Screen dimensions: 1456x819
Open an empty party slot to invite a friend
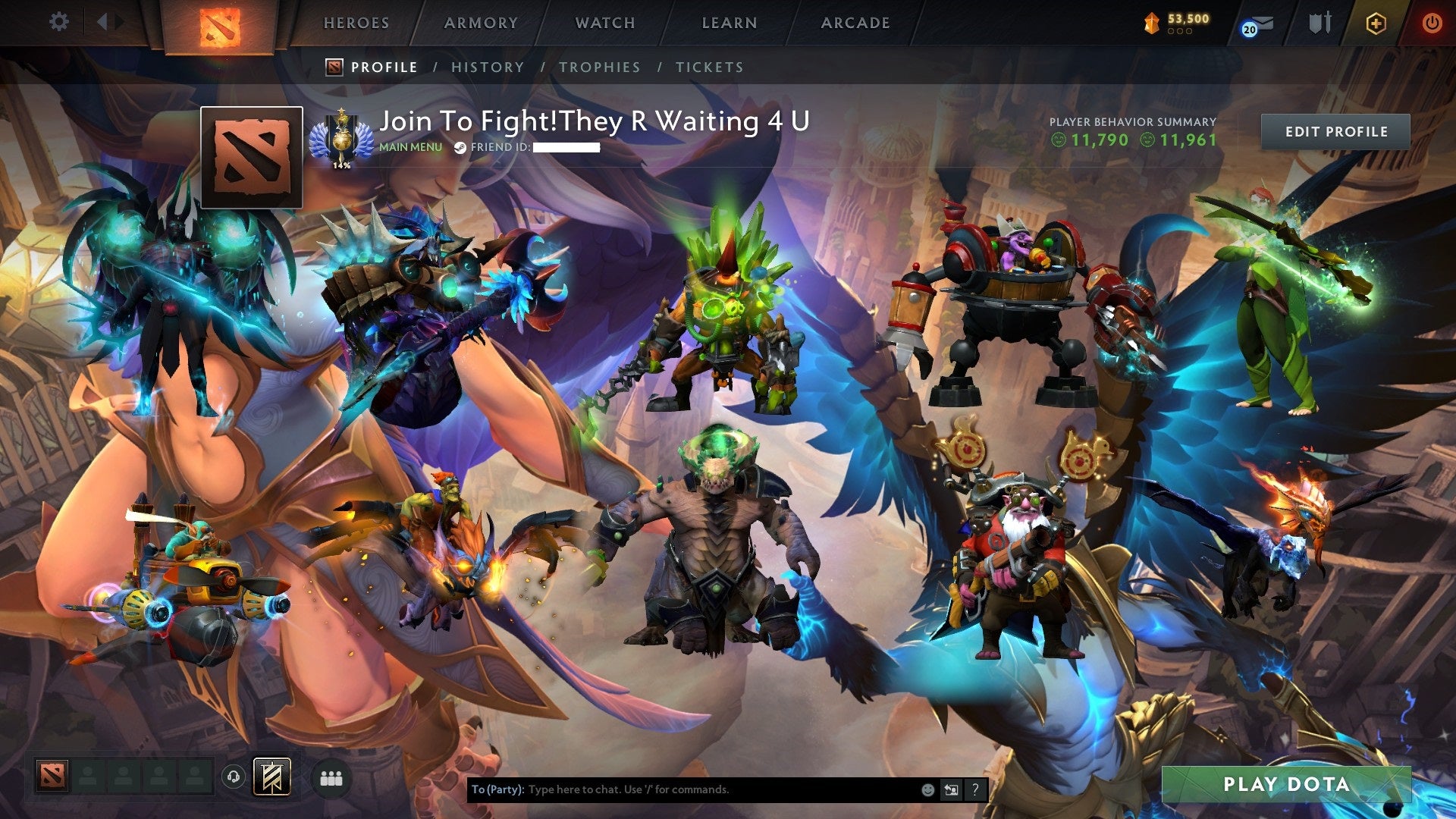coord(87,777)
